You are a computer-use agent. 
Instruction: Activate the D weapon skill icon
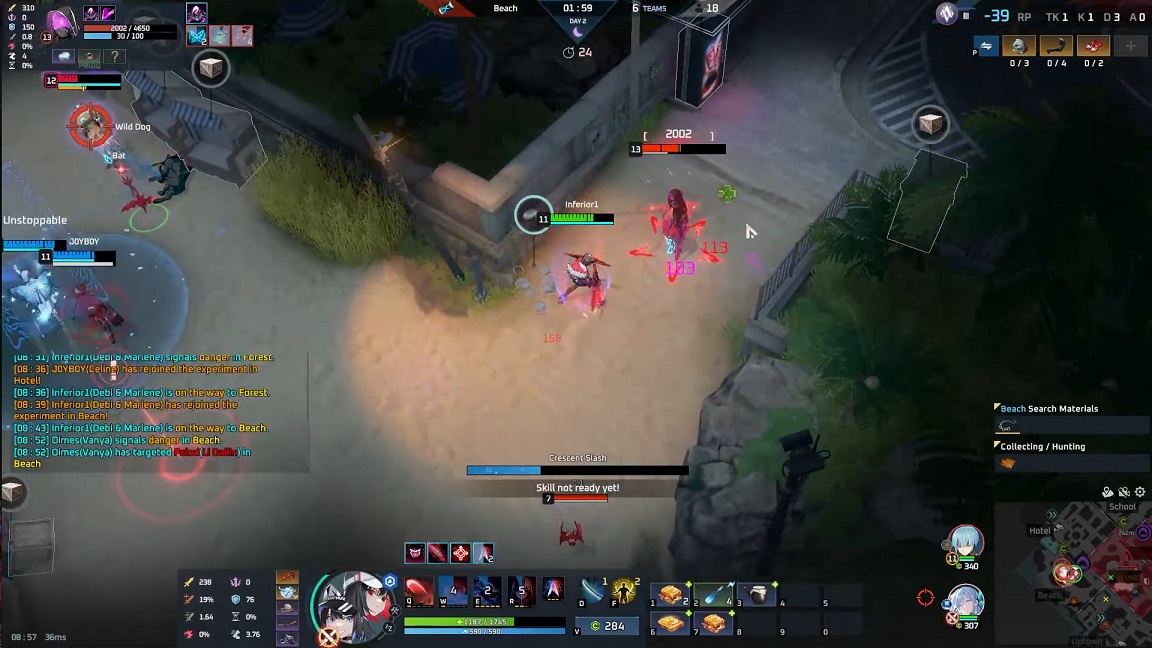tap(593, 591)
